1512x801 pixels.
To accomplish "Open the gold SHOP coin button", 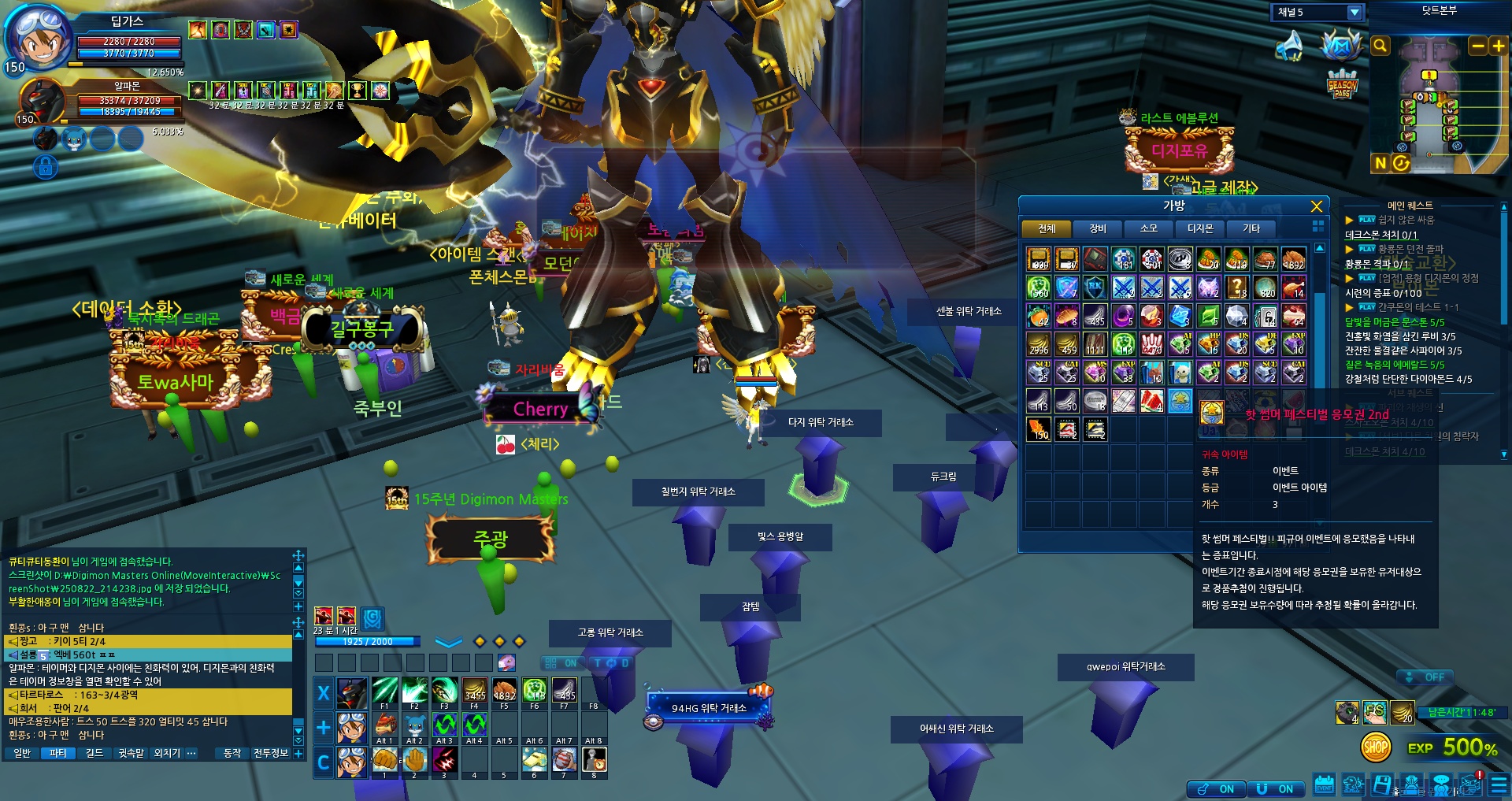I will pyautogui.click(x=1376, y=747).
